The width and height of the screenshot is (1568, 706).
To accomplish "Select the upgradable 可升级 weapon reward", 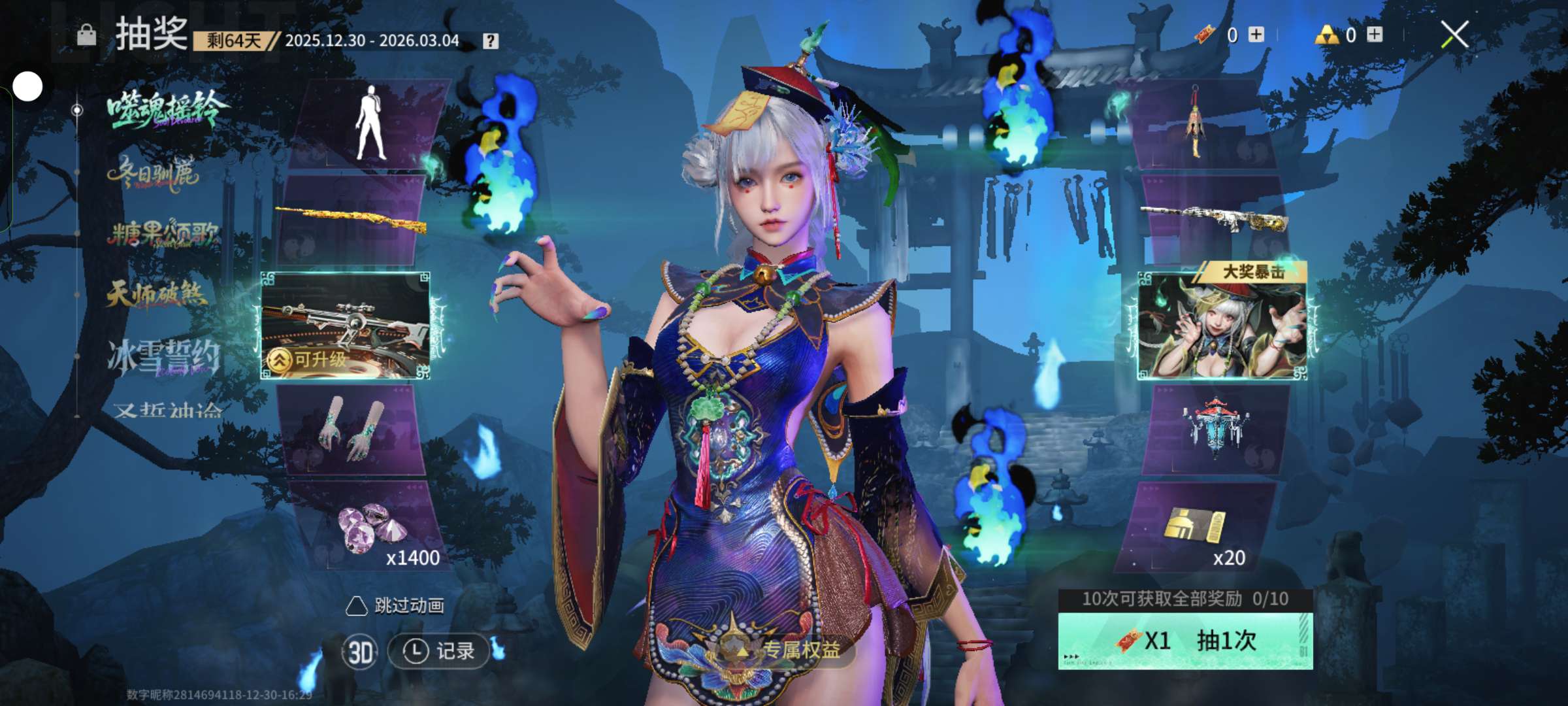I will [x=346, y=326].
